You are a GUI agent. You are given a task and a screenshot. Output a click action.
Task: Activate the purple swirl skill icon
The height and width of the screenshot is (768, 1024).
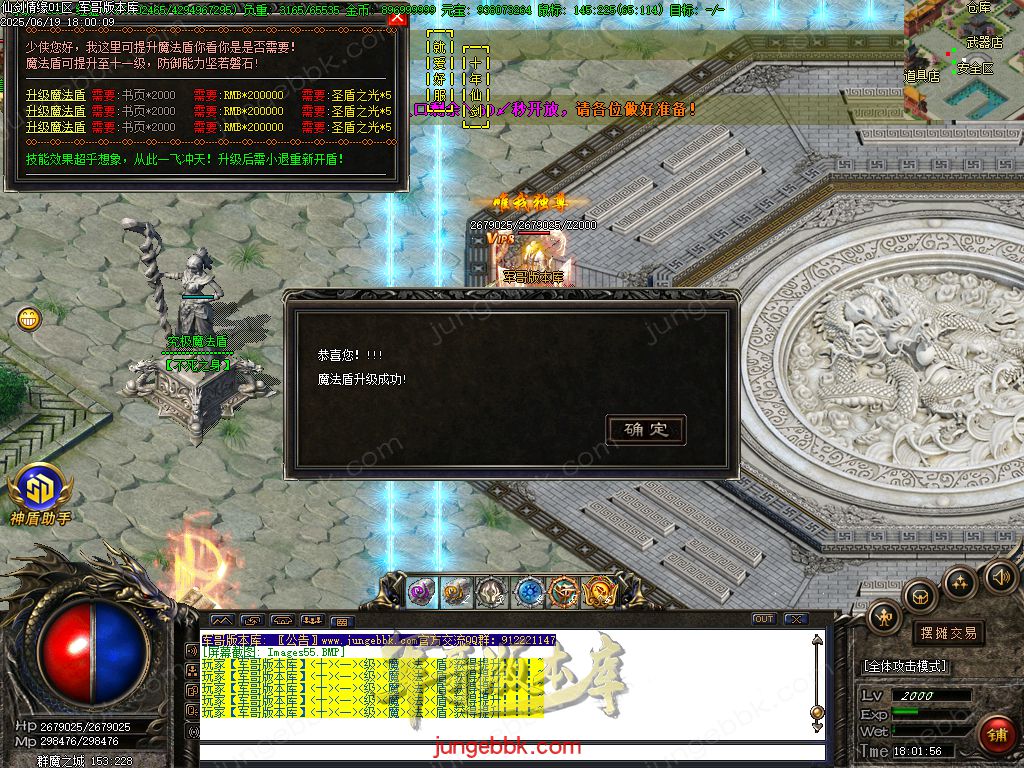421,592
